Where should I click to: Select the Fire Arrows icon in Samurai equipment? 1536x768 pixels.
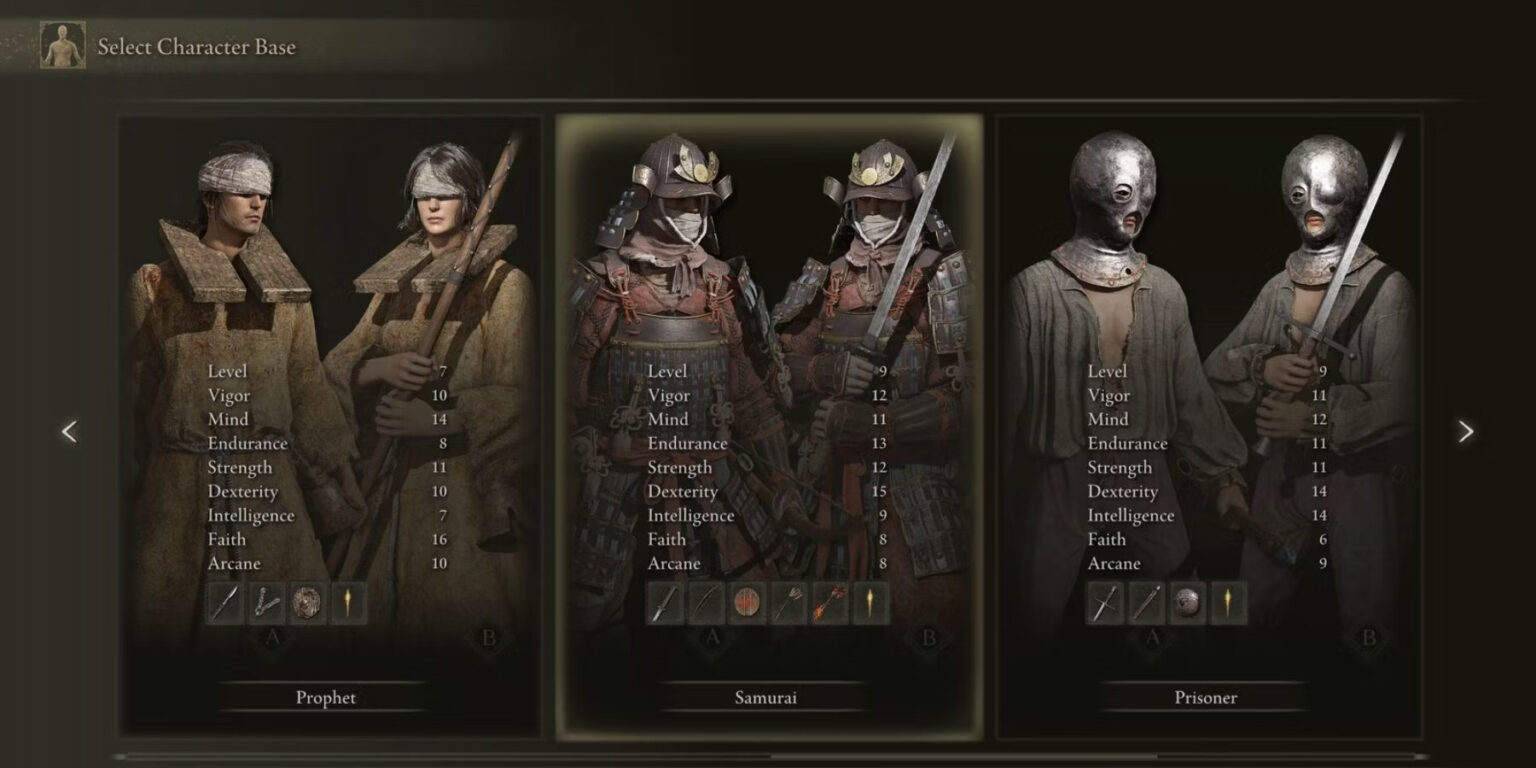tap(828, 604)
